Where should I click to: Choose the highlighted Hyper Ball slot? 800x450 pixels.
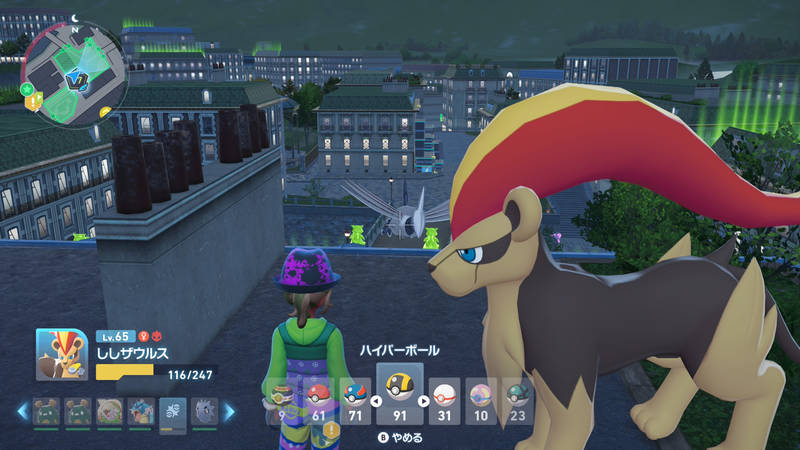[399, 395]
